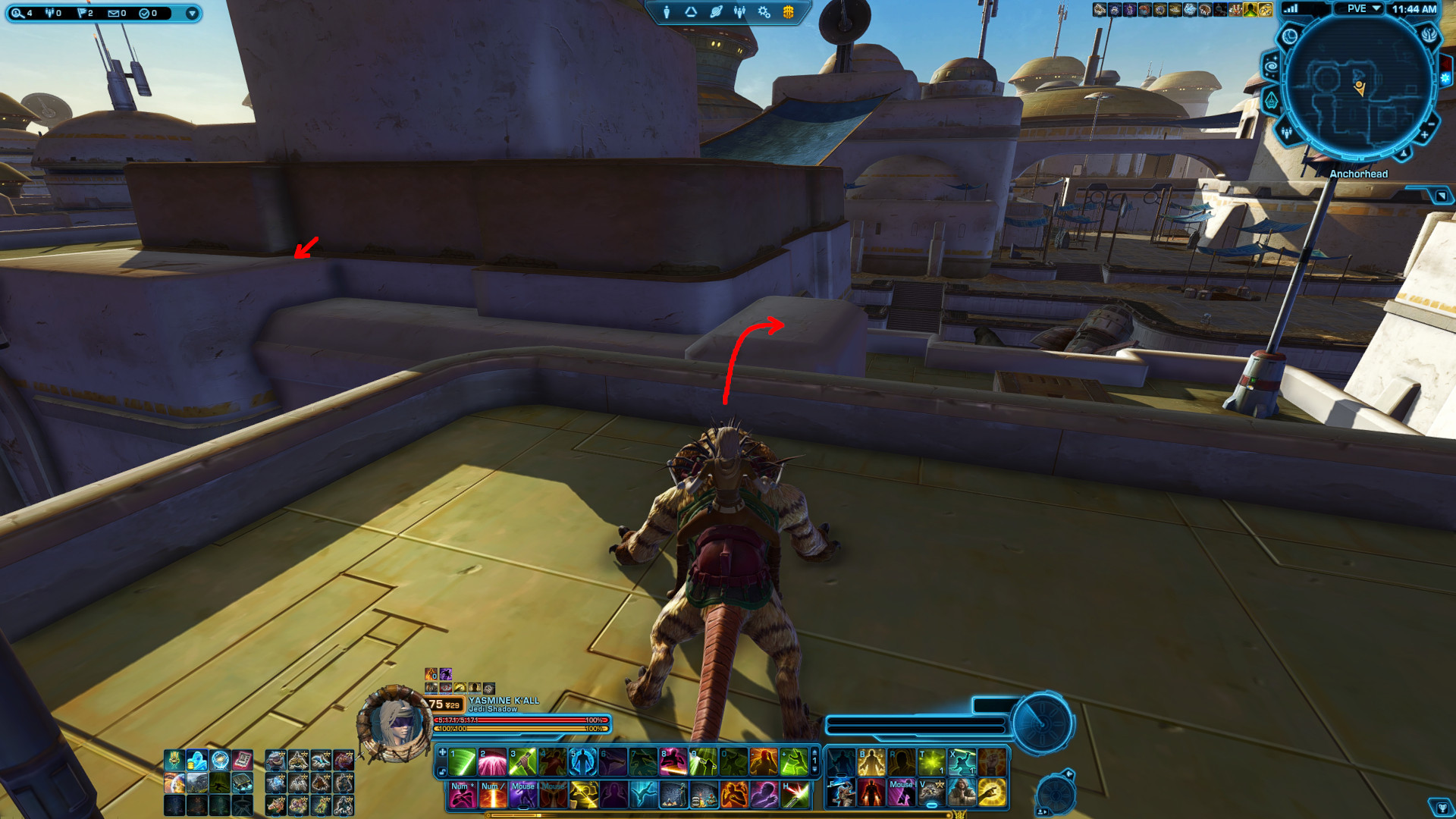Click the Anchorhead minimap
The width and height of the screenshot is (1456, 819).
tap(1359, 83)
